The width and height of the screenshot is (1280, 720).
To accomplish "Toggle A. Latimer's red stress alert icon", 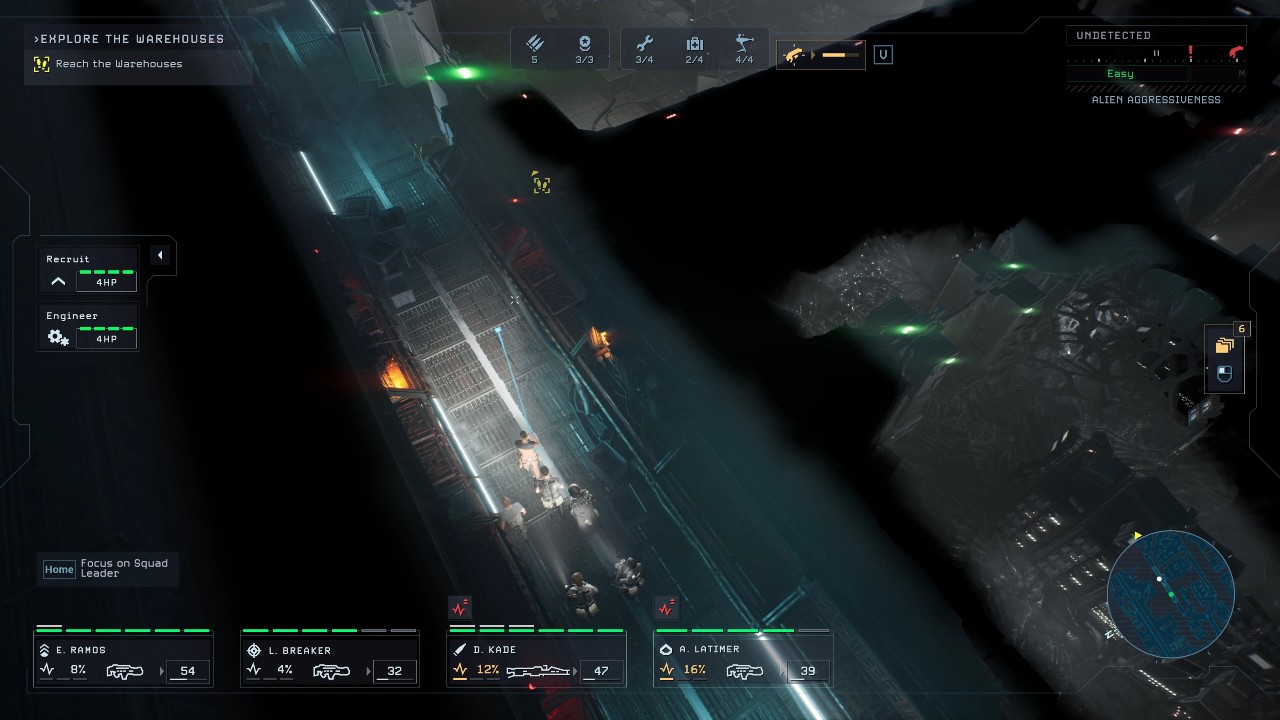I will (666, 606).
